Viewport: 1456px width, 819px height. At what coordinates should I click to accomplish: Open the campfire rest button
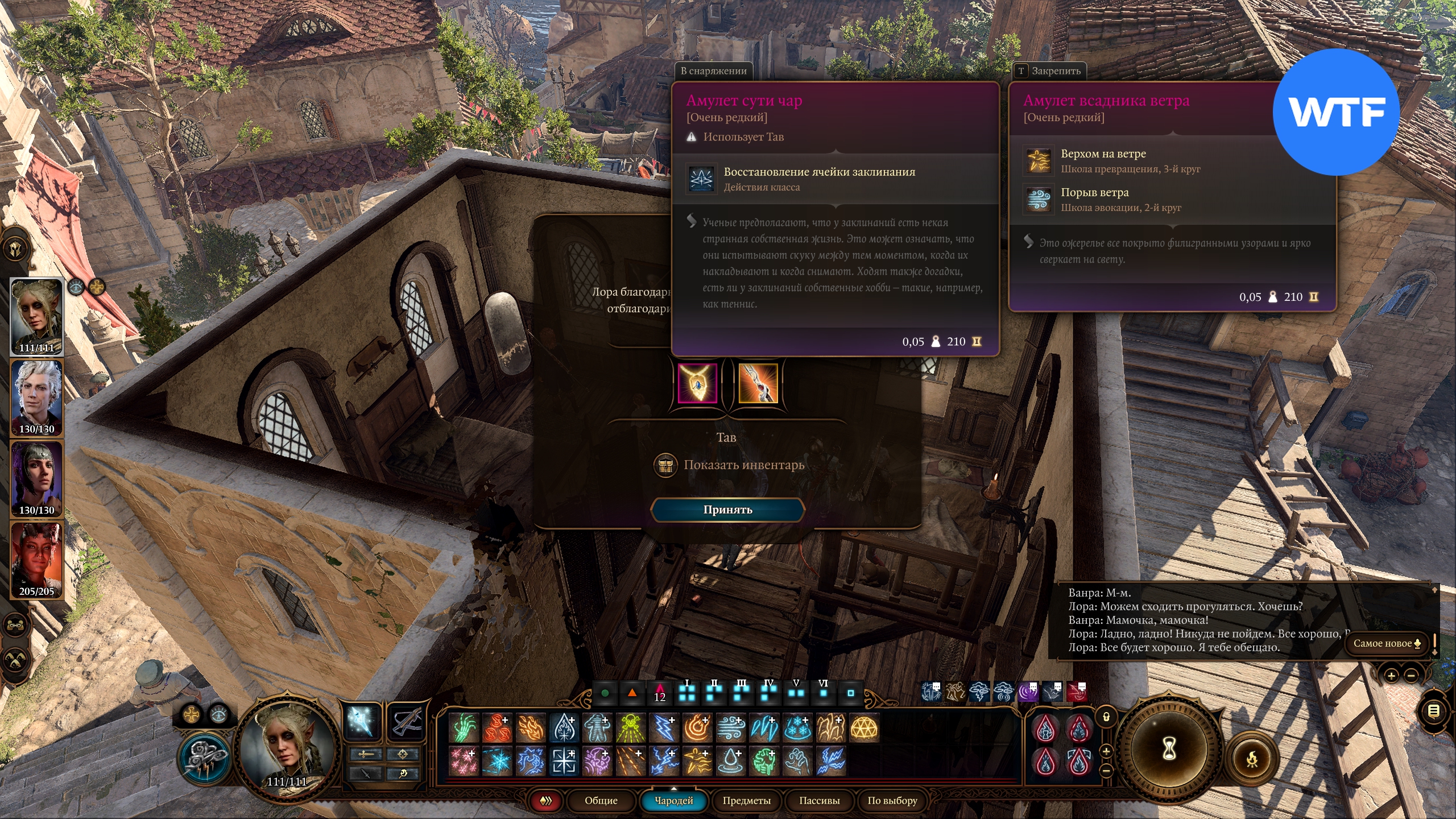[1252, 759]
